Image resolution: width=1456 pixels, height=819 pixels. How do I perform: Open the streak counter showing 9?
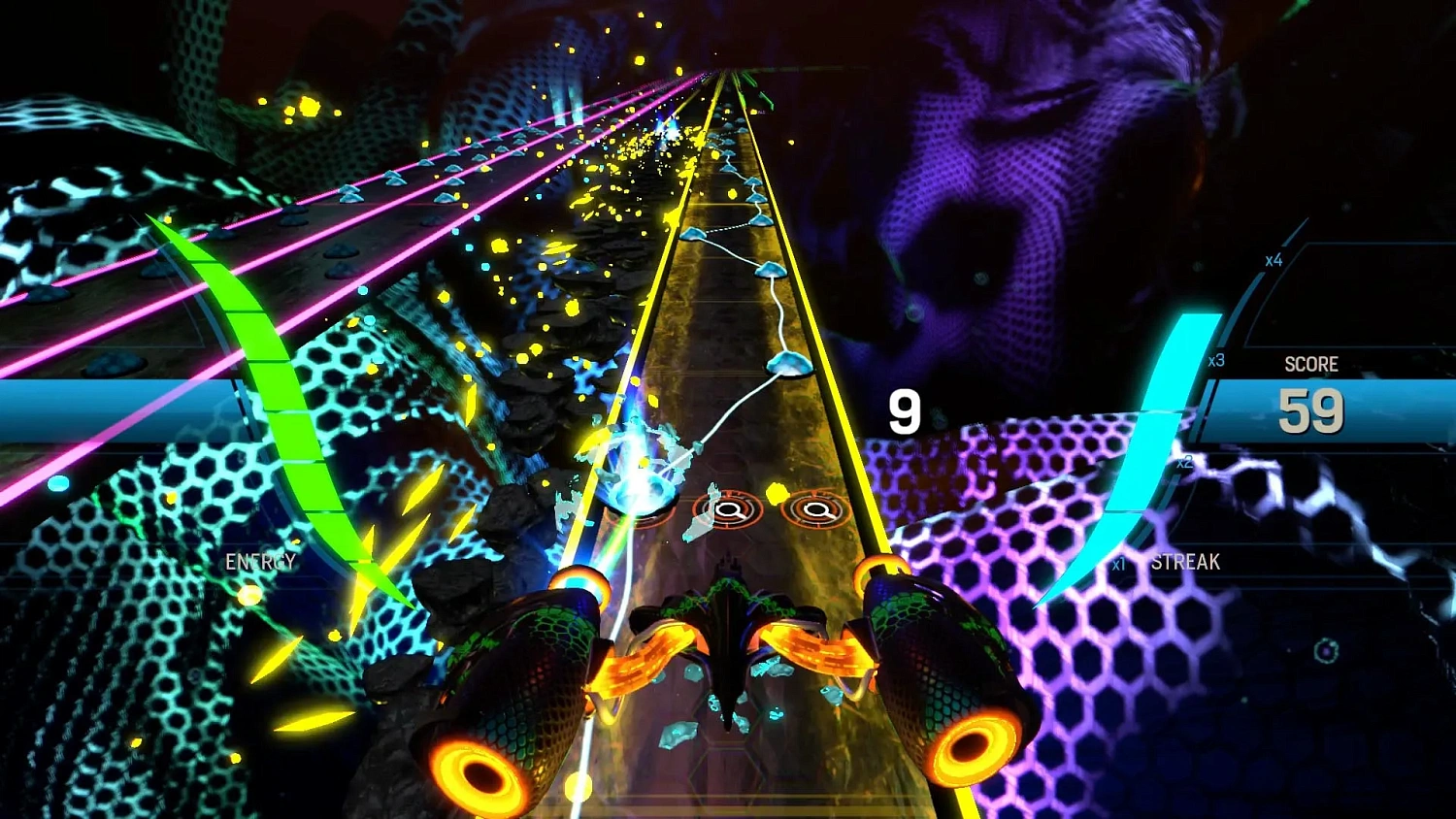[903, 411]
